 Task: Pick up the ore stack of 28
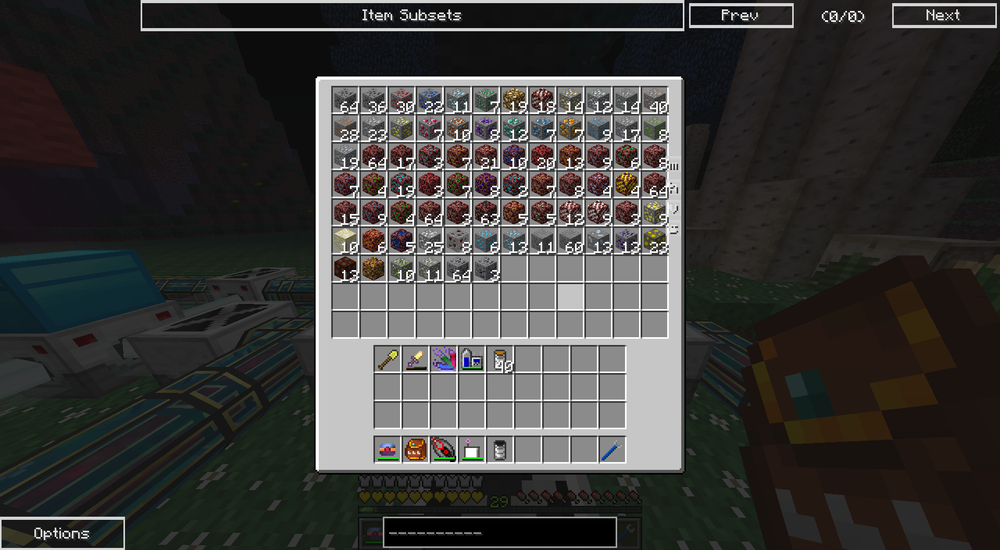coord(346,129)
